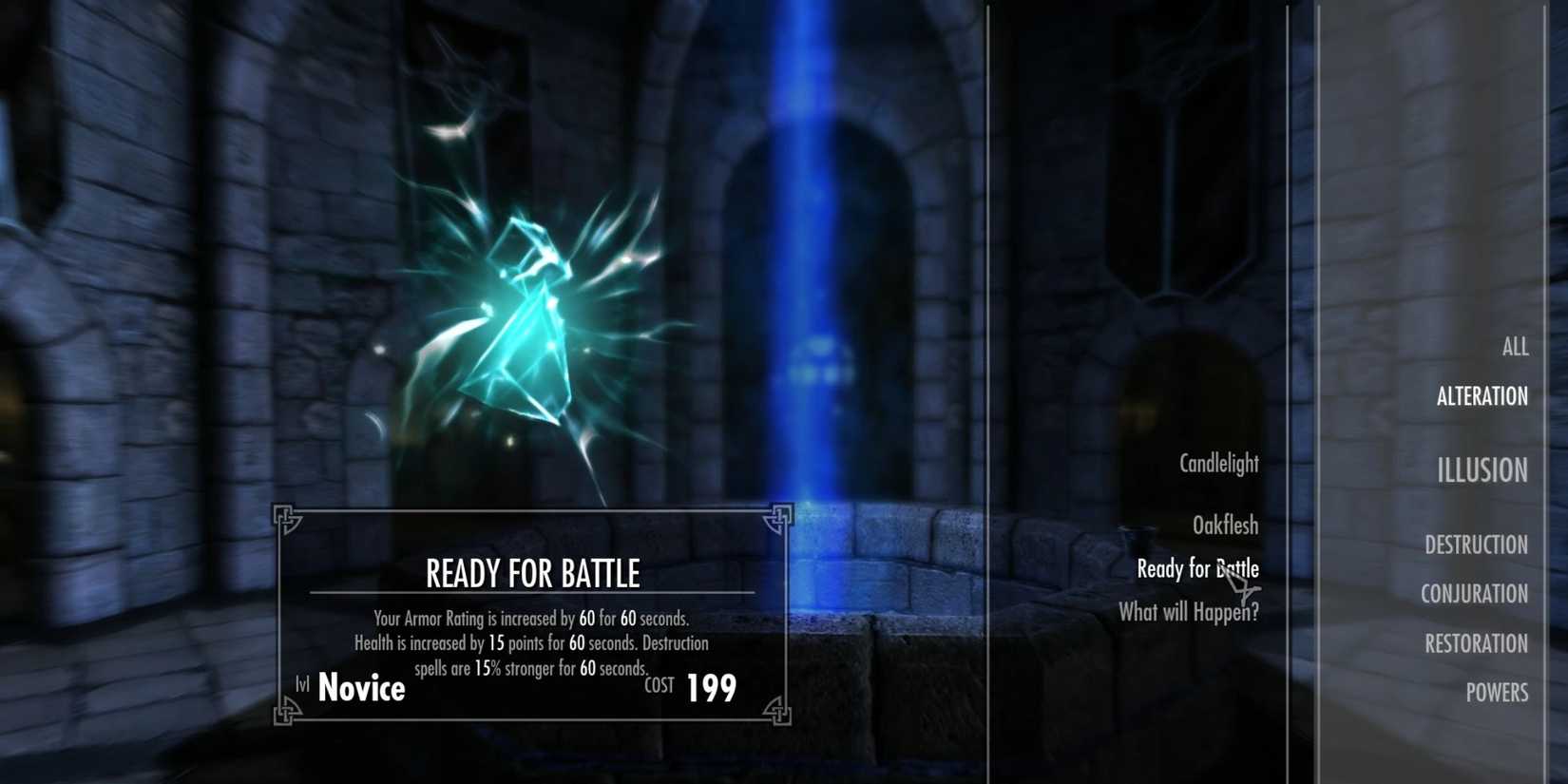Select the Candlelight spell

click(x=1218, y=464)
